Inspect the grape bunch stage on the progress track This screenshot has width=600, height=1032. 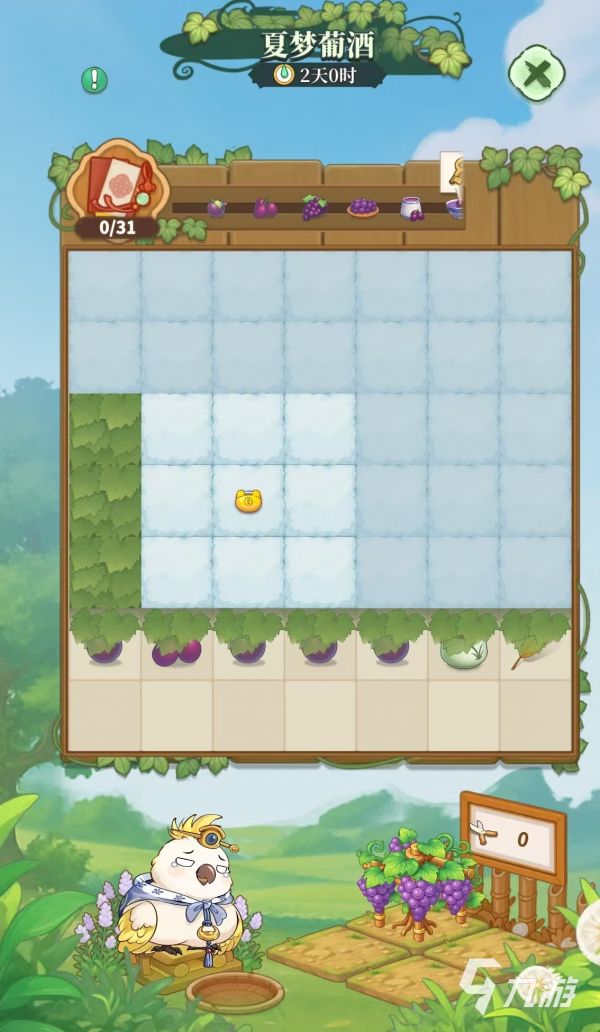(314, 208)
